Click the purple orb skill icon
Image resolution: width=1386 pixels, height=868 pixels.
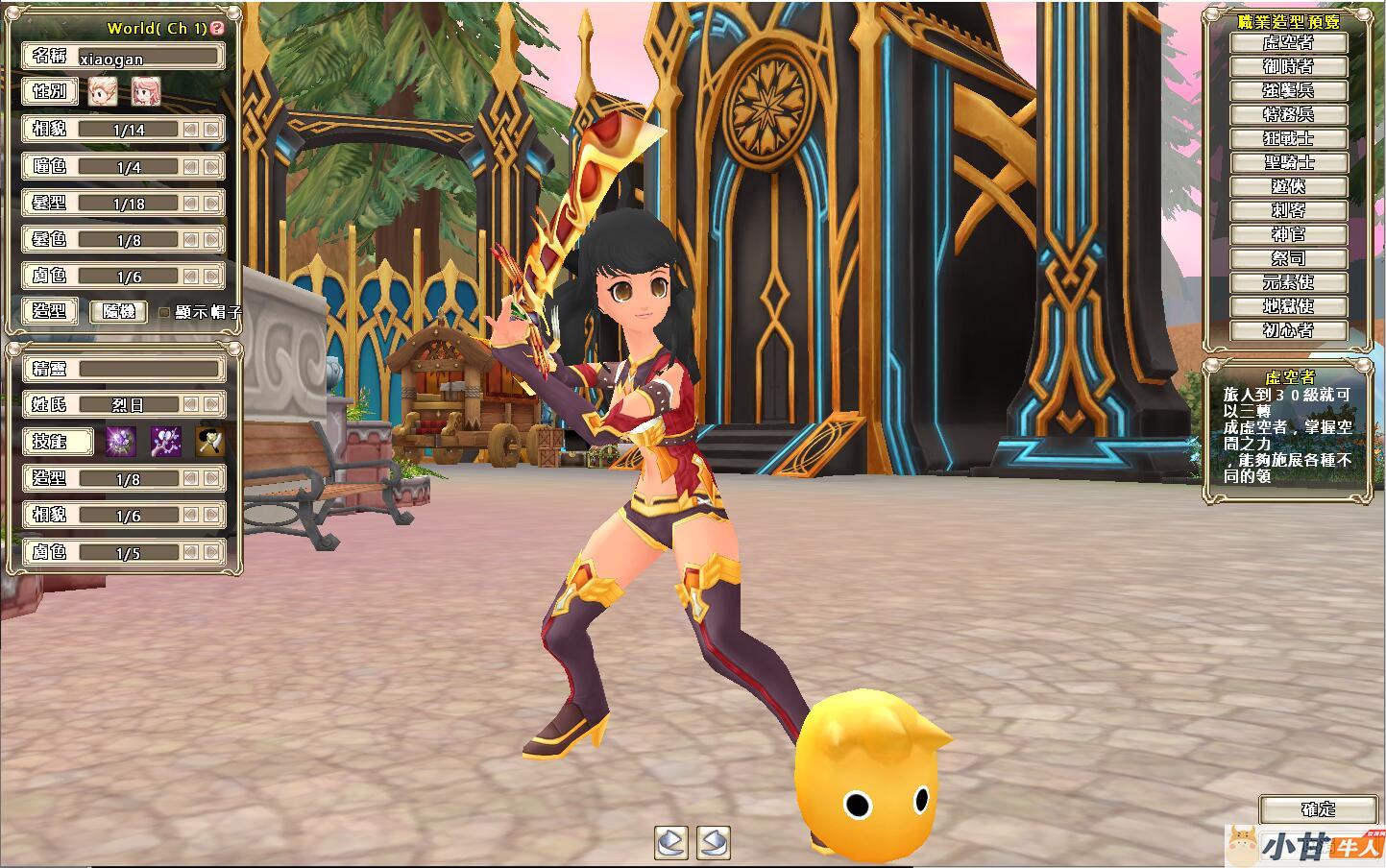pos(120,442)
